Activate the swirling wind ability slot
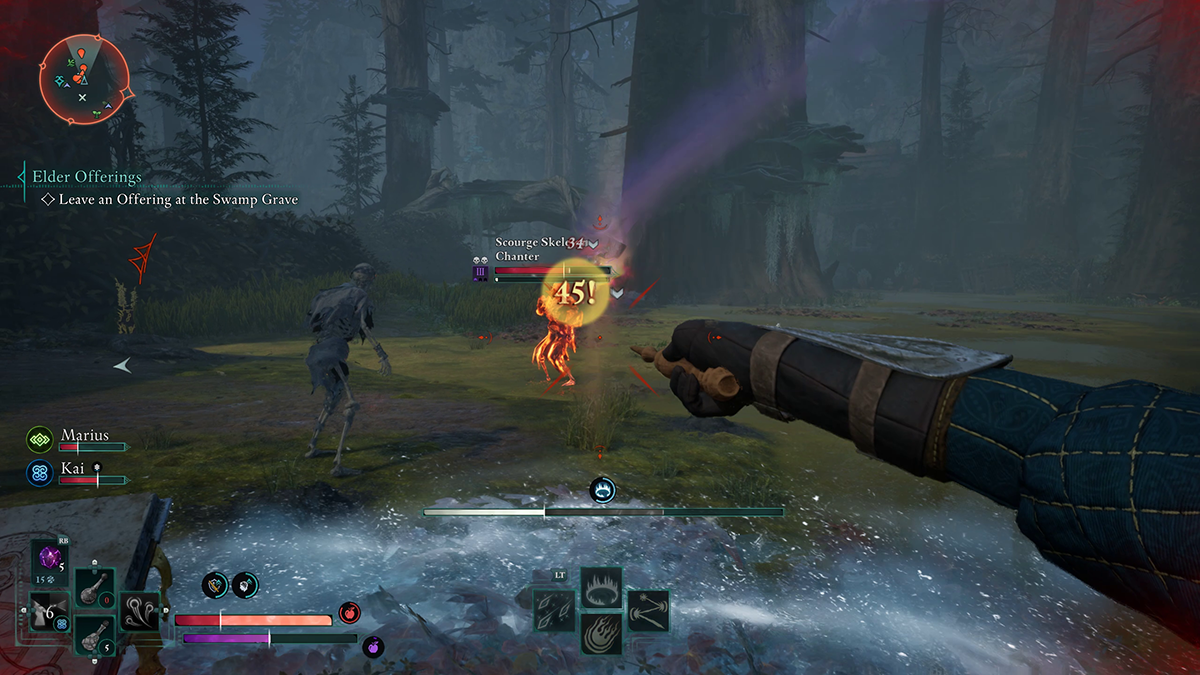This screenshot has height=675, width=1200. [140, 611]
